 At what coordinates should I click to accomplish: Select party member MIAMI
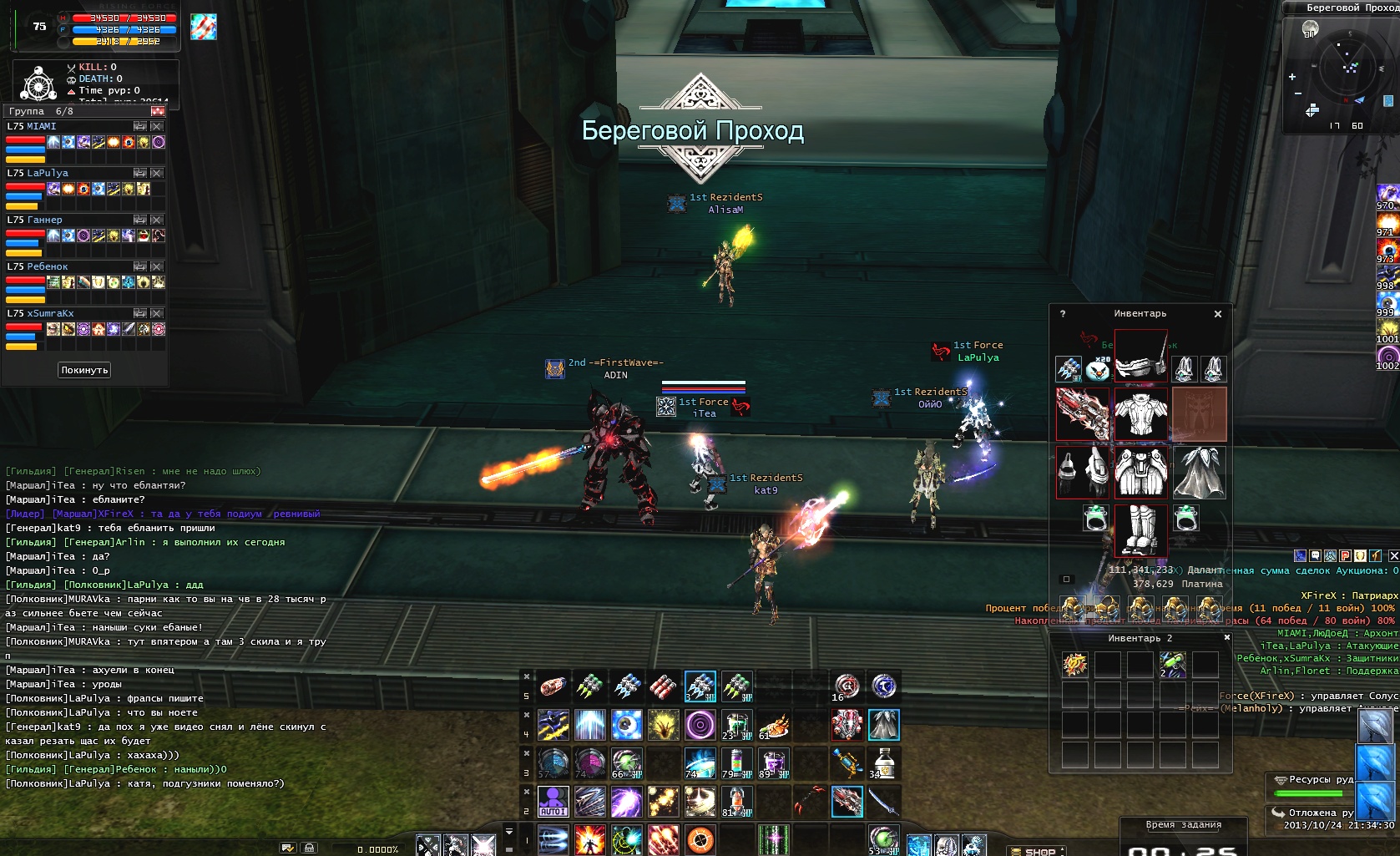(42, 127)
